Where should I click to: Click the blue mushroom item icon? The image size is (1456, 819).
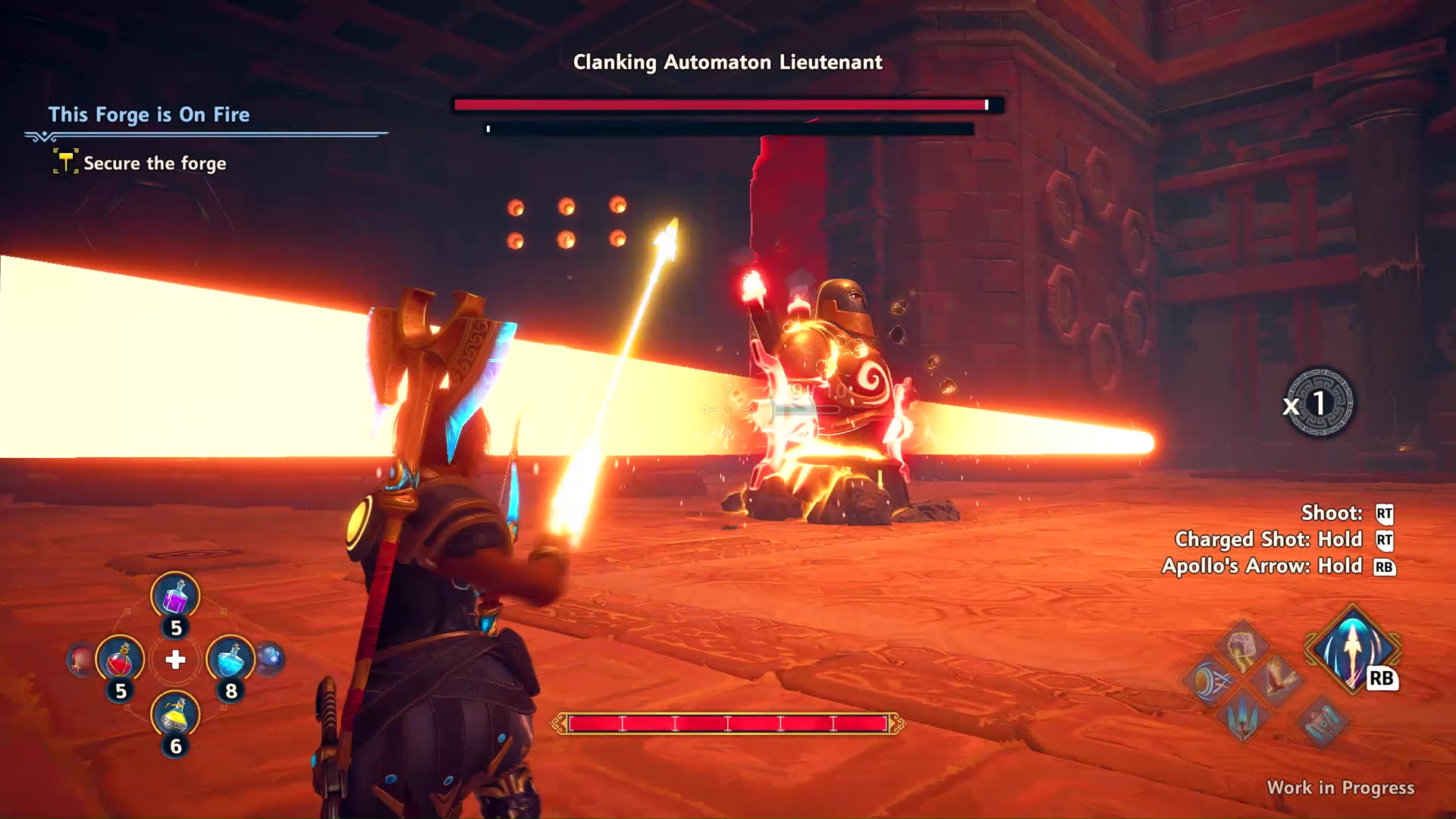click(x=269, y=659)
